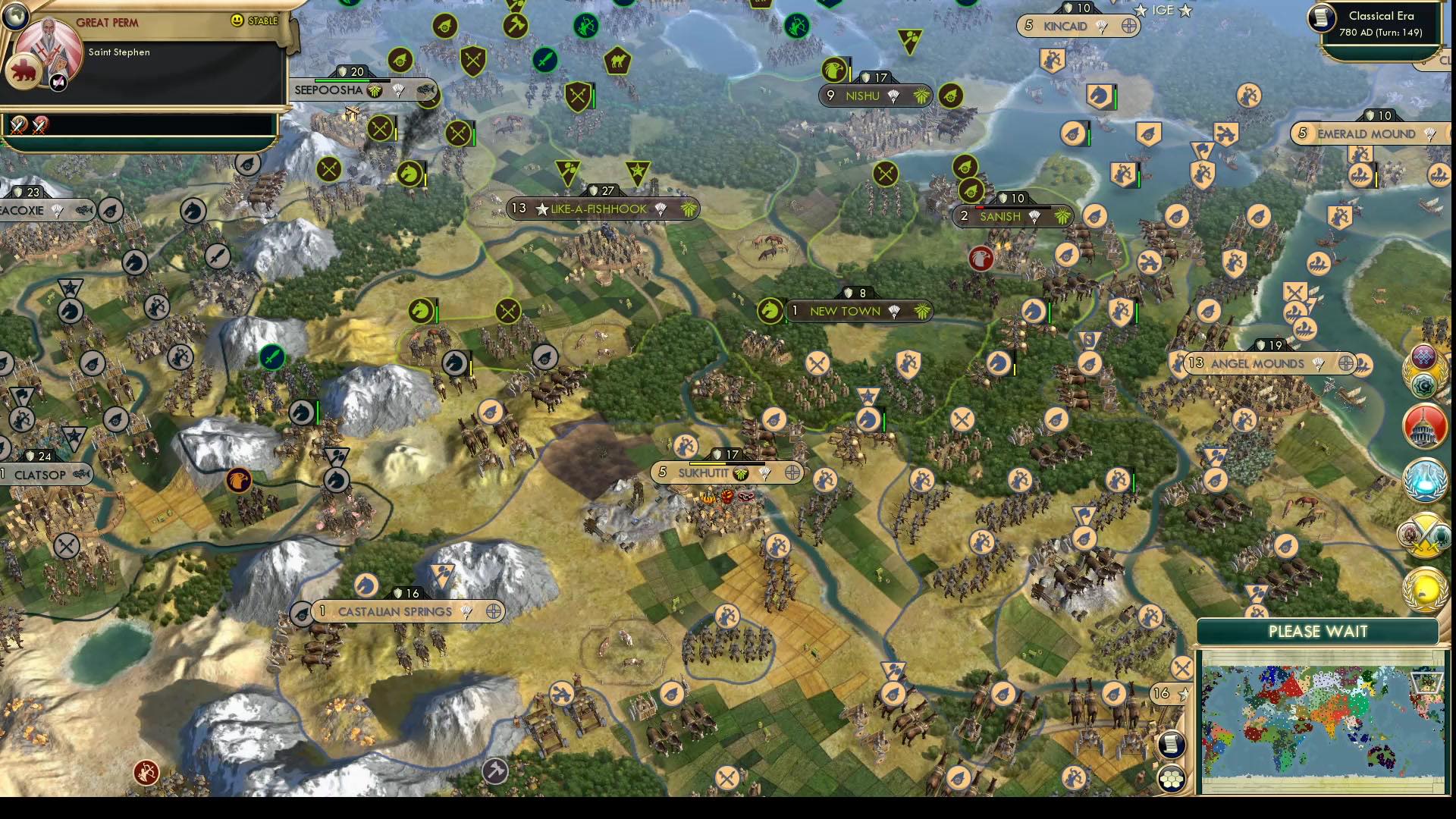This screenshot has width=1456, height=819.
Task: Toggle the Strategic View hex icon
Action: pos(1172,779)
